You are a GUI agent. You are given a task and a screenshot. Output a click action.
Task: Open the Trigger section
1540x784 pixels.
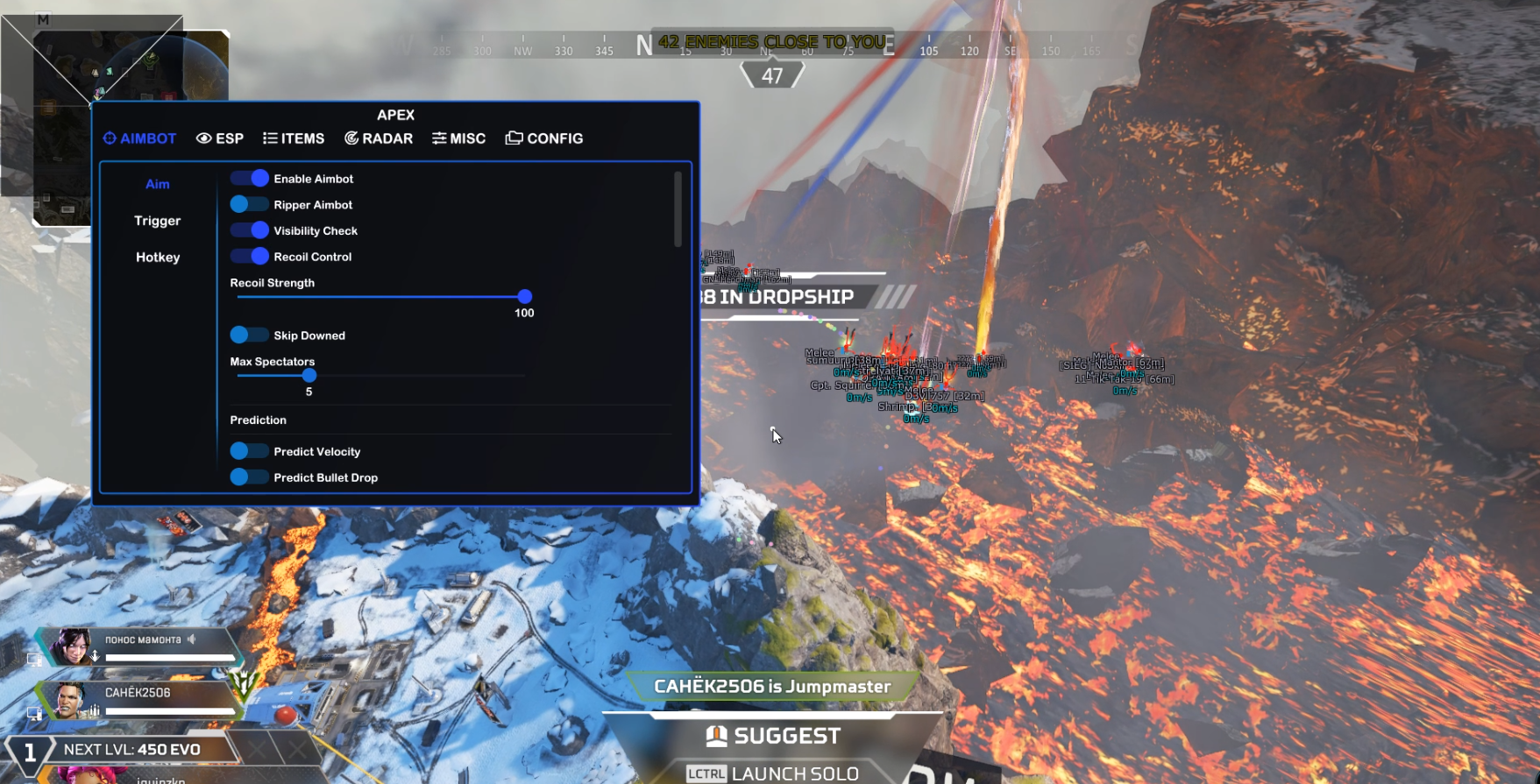coord(158,221)
